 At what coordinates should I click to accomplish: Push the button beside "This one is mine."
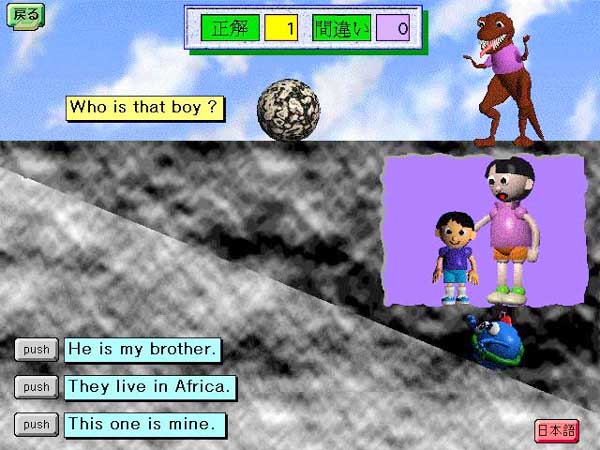[37, 424]
